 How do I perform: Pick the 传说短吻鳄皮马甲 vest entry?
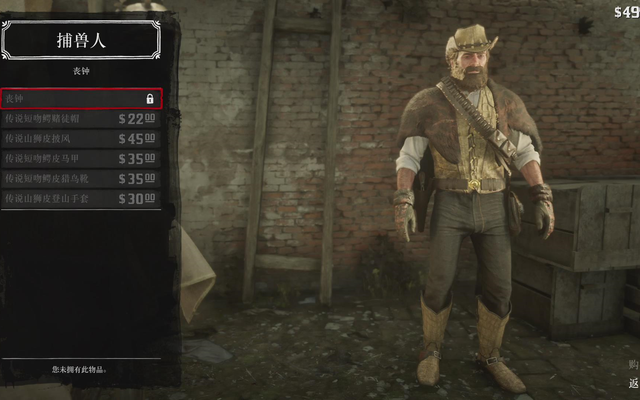(81, 159)
